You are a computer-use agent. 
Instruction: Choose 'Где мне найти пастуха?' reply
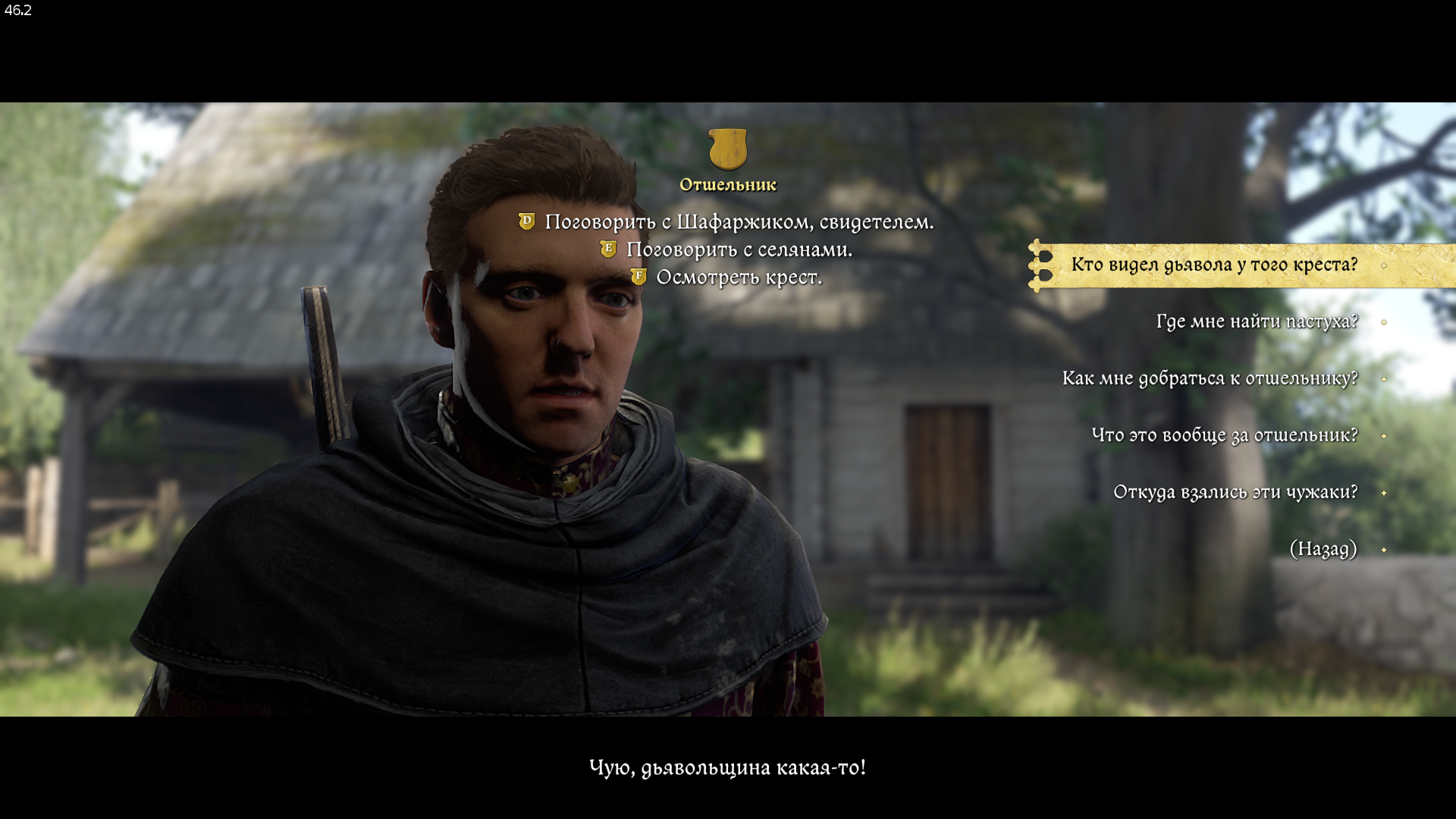(x=1256, y=322)
